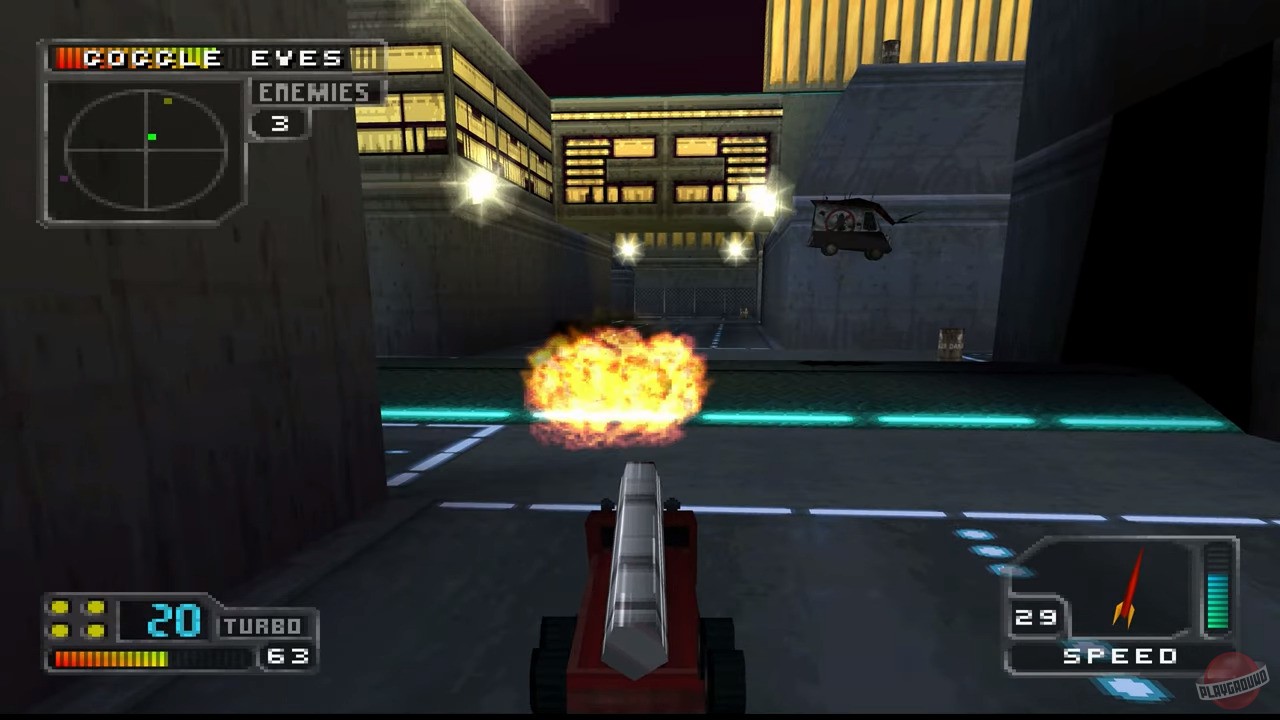The height and width of the screenshot is (720, 1280).
Task: Click the orange health bar meter
Action: click(x=112, y=658)
